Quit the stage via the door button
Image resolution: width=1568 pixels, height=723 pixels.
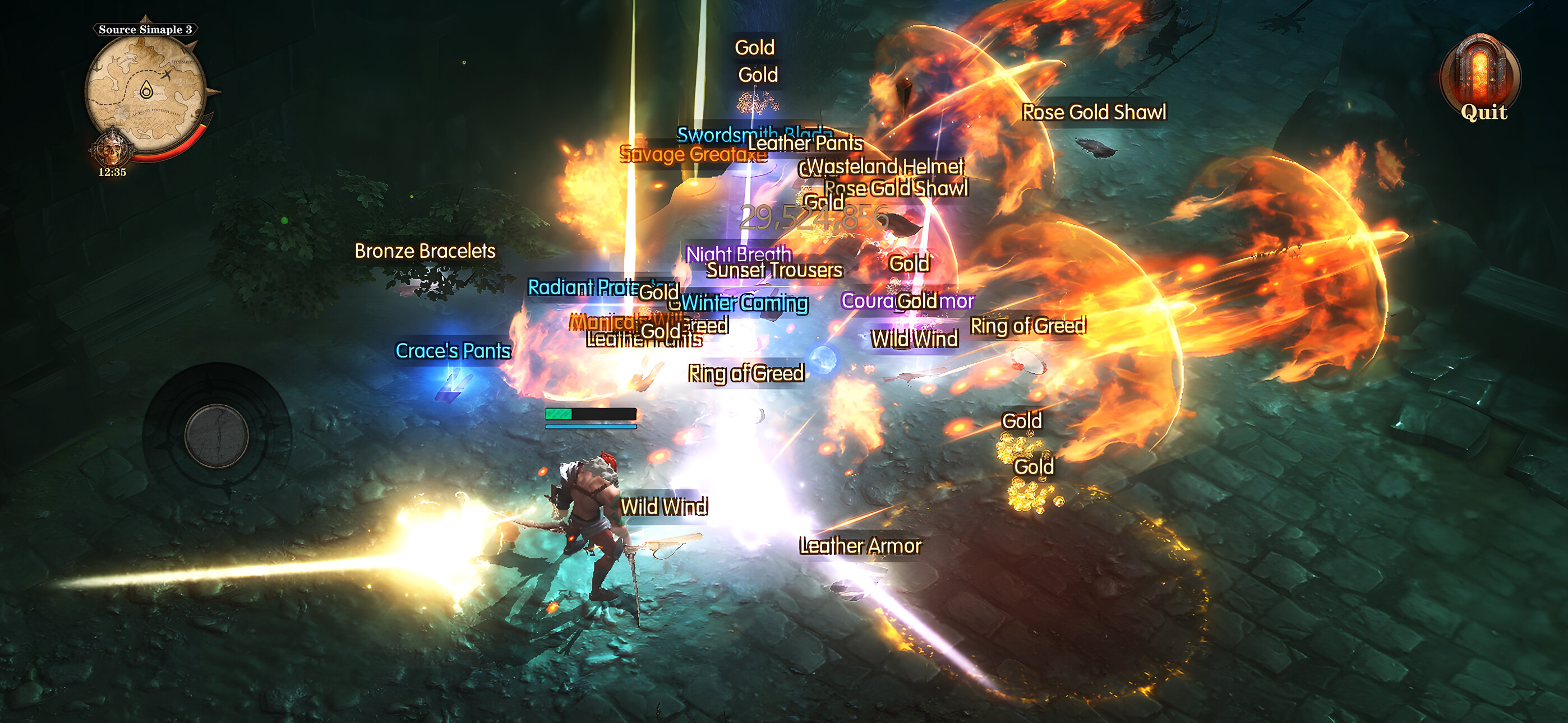pyautogui.click(x=1481, y=79)
